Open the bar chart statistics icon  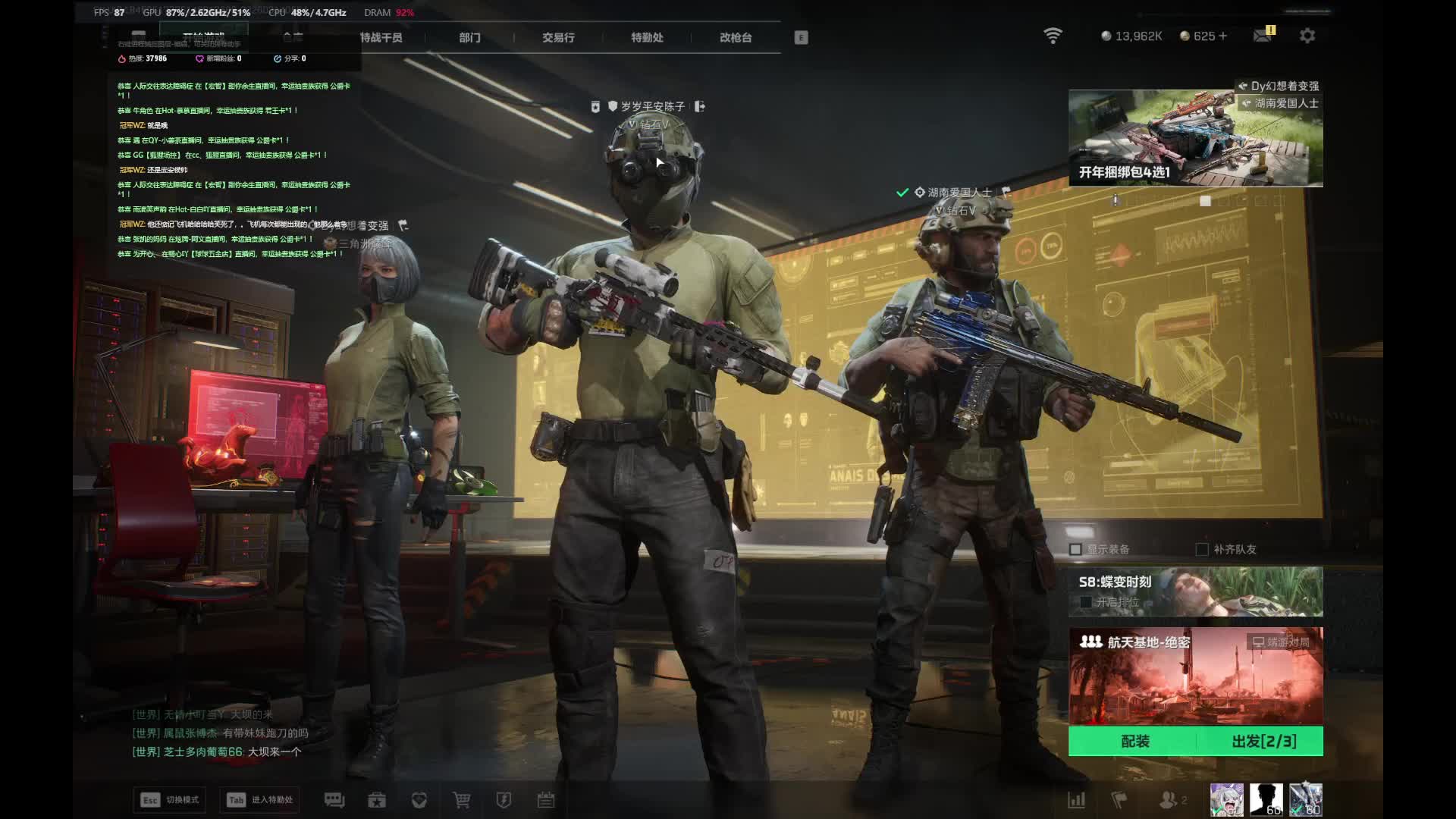[1076, 800]
